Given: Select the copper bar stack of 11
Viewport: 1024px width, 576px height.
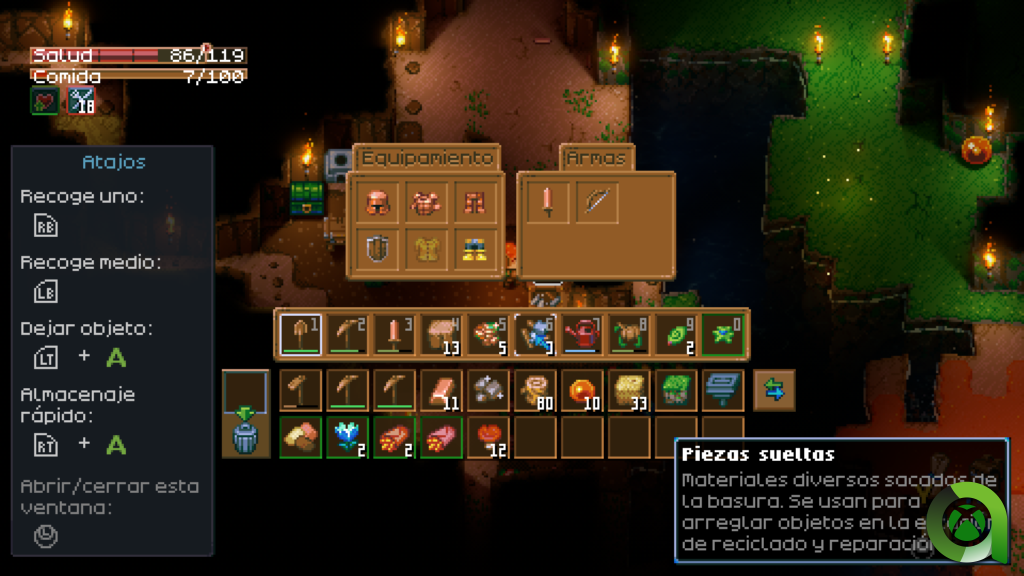Looking at the screenshot, I should 441,391.
